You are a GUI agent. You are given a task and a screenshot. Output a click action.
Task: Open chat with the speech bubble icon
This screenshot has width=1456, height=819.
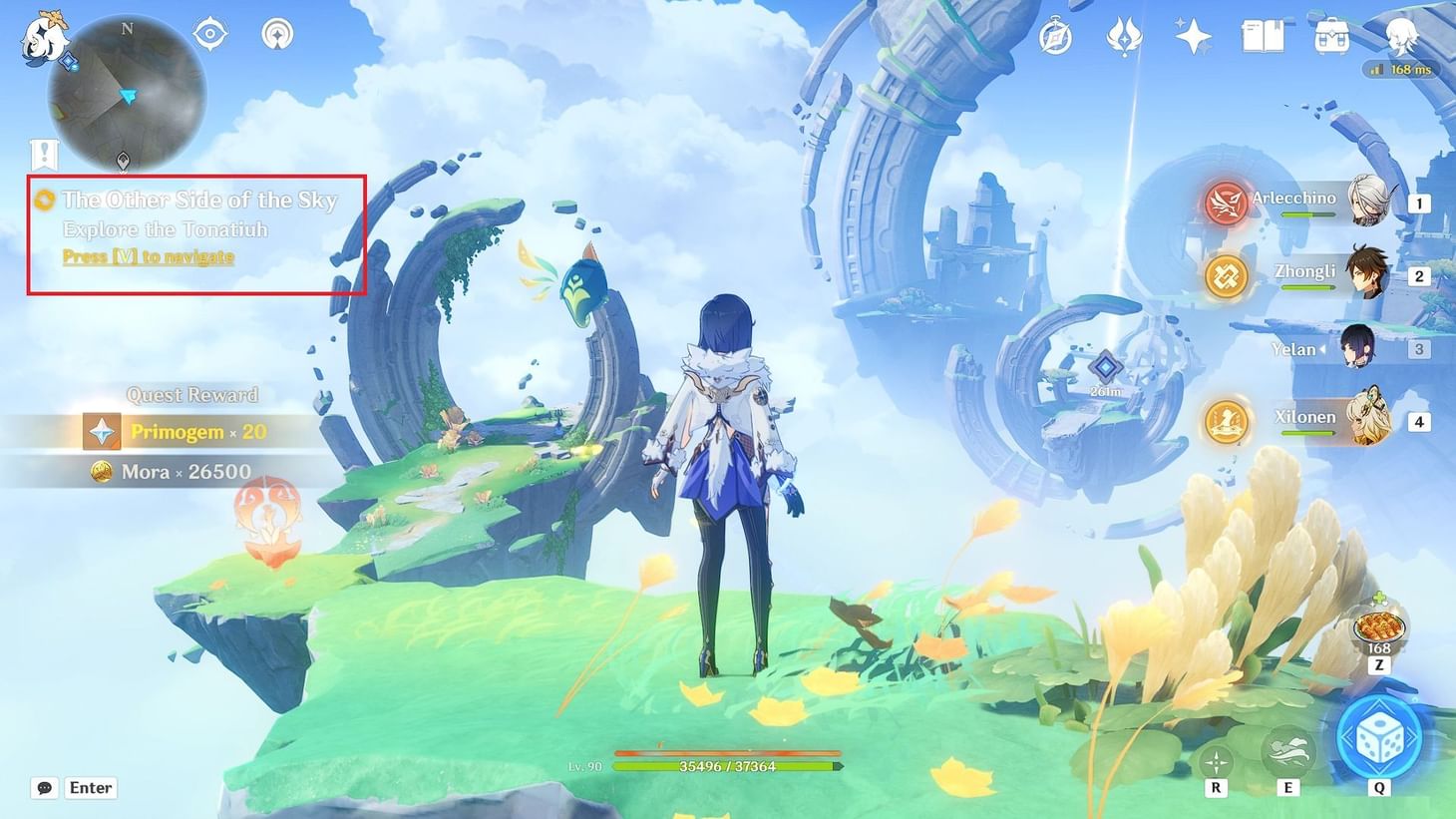point(43,787)
